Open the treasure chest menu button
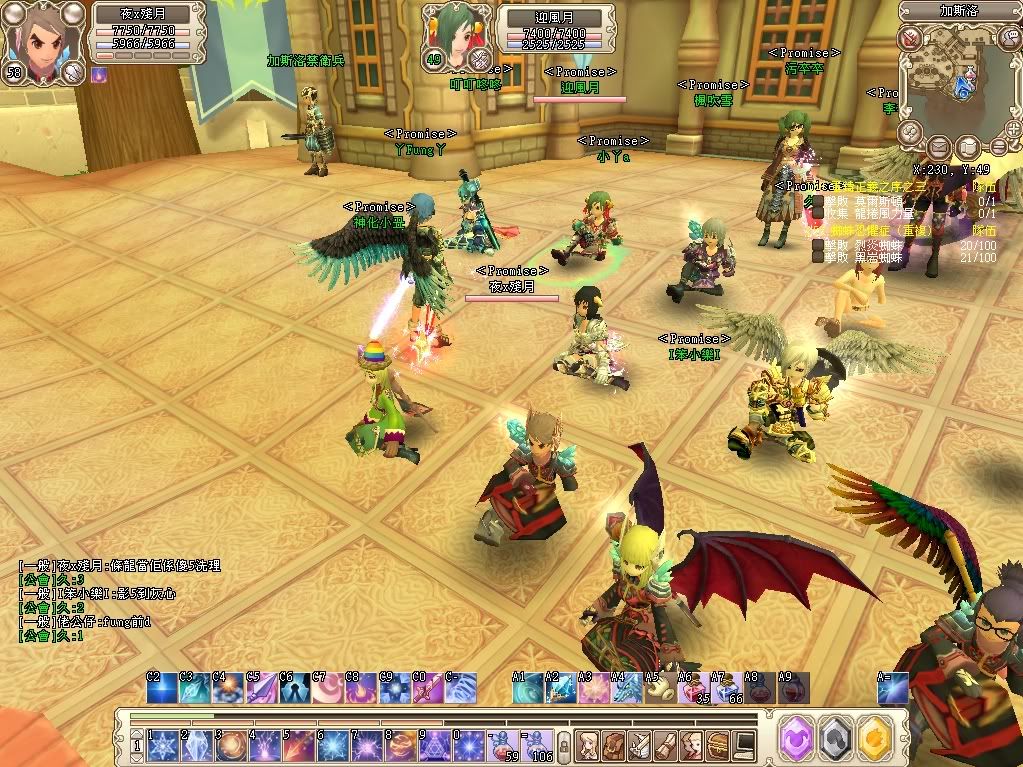This screenshot has width=1023, height=767. pos(717,744)
